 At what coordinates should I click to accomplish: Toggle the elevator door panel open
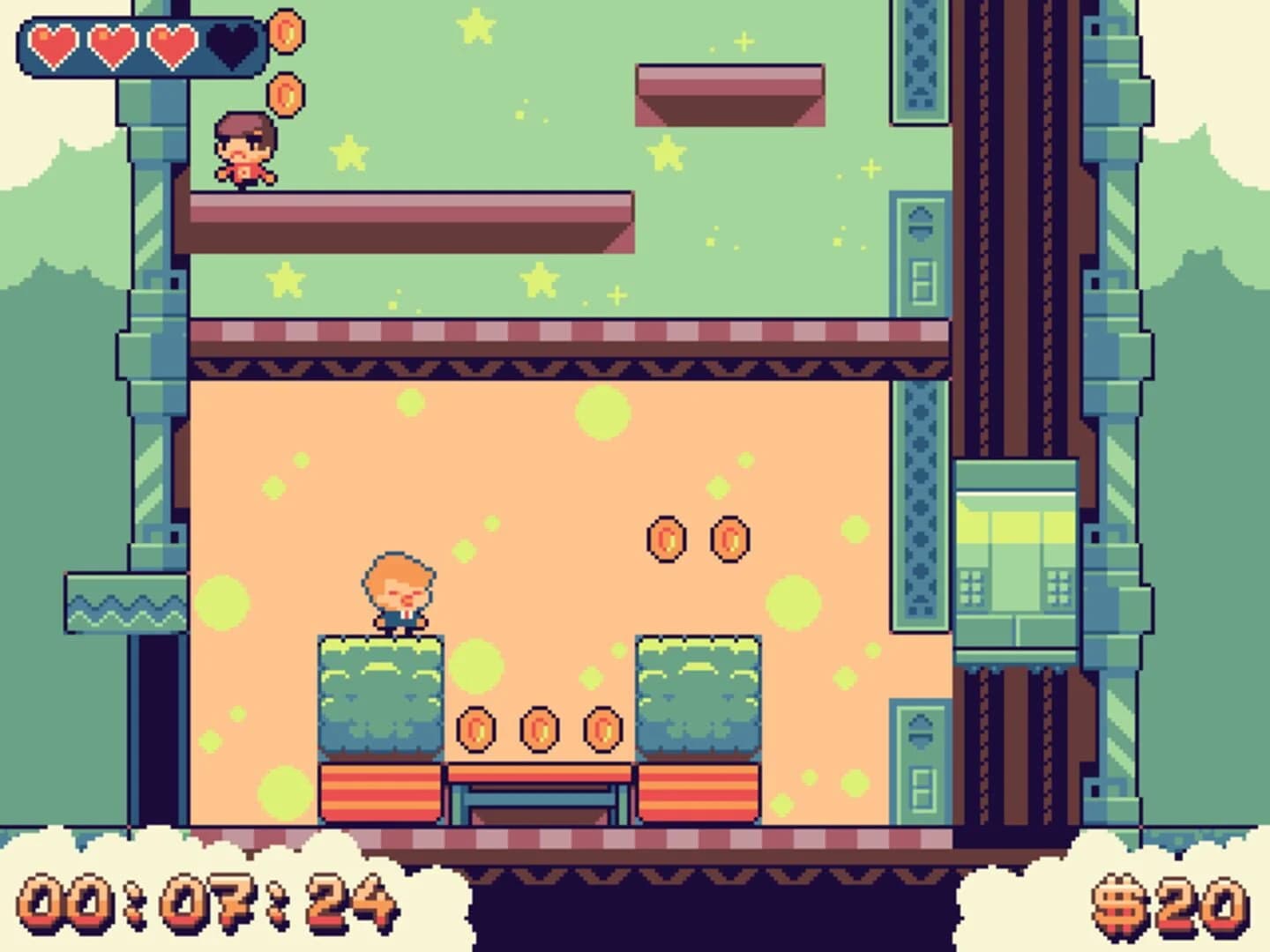click(1016, 555)
